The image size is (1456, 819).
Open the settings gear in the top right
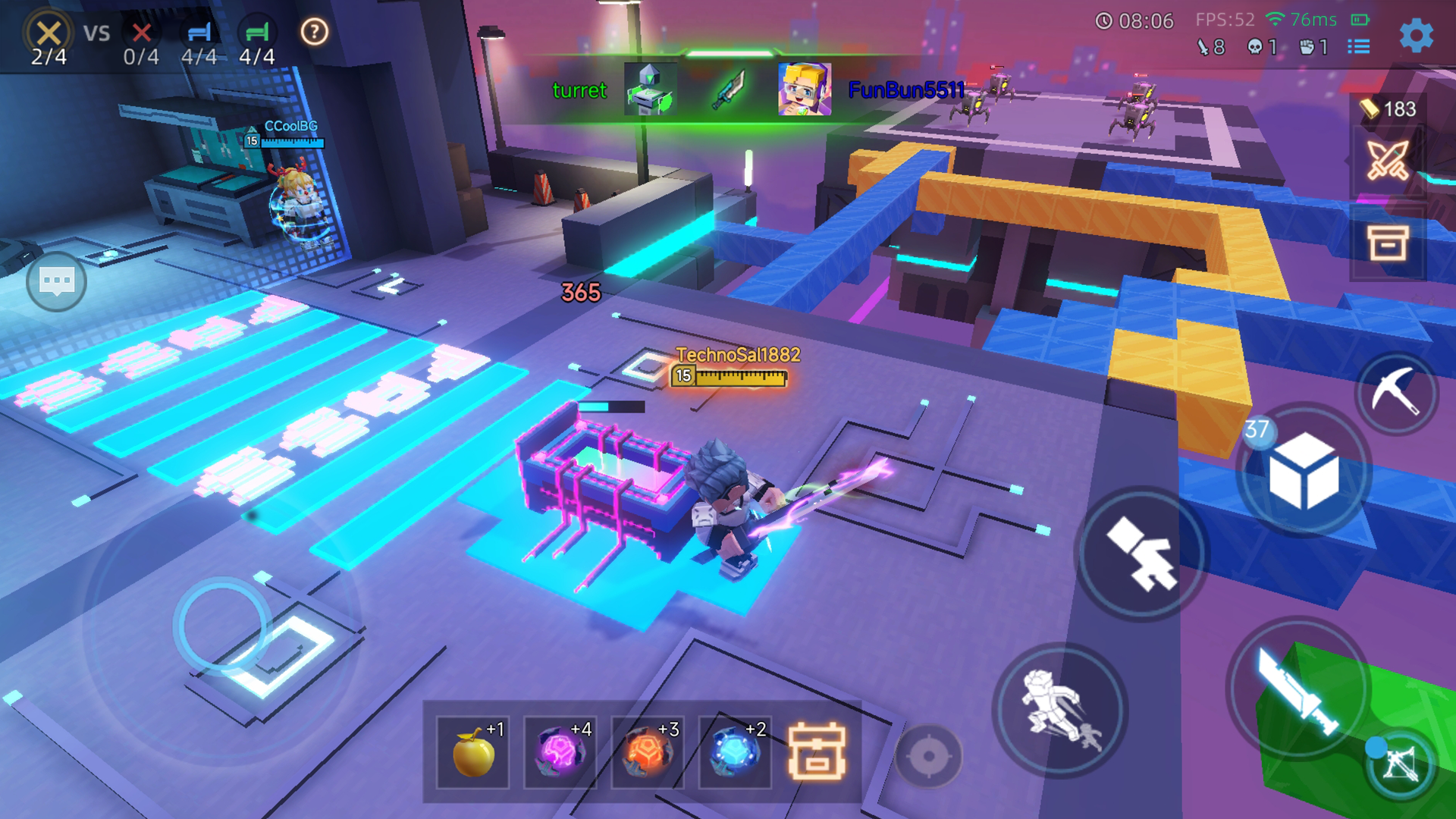[1415, 33]
